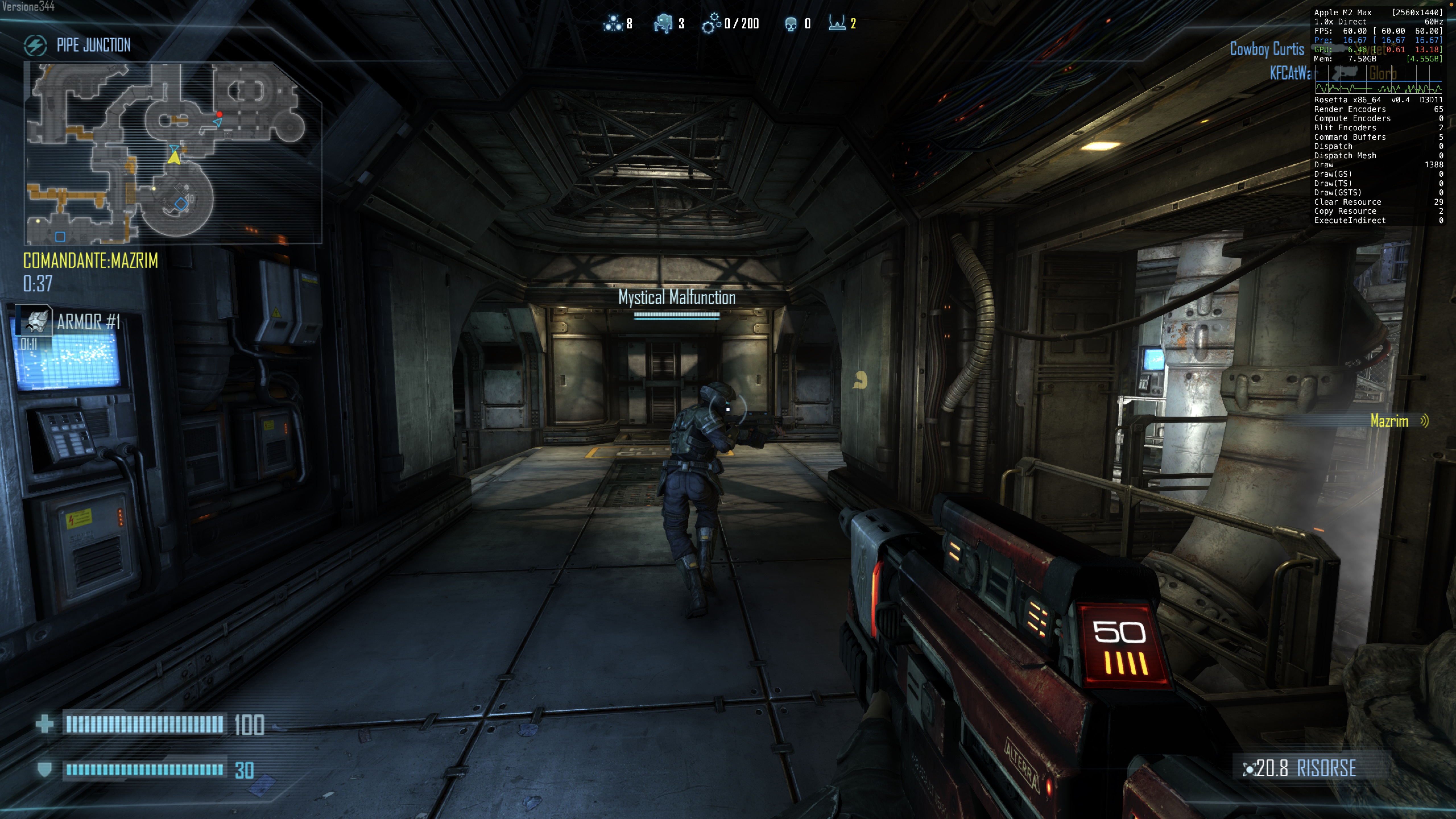The height and width of the screenshot is (819, 1456).
Task: Select Cowboy Curtis in the player list
Action: point(1267,49)
